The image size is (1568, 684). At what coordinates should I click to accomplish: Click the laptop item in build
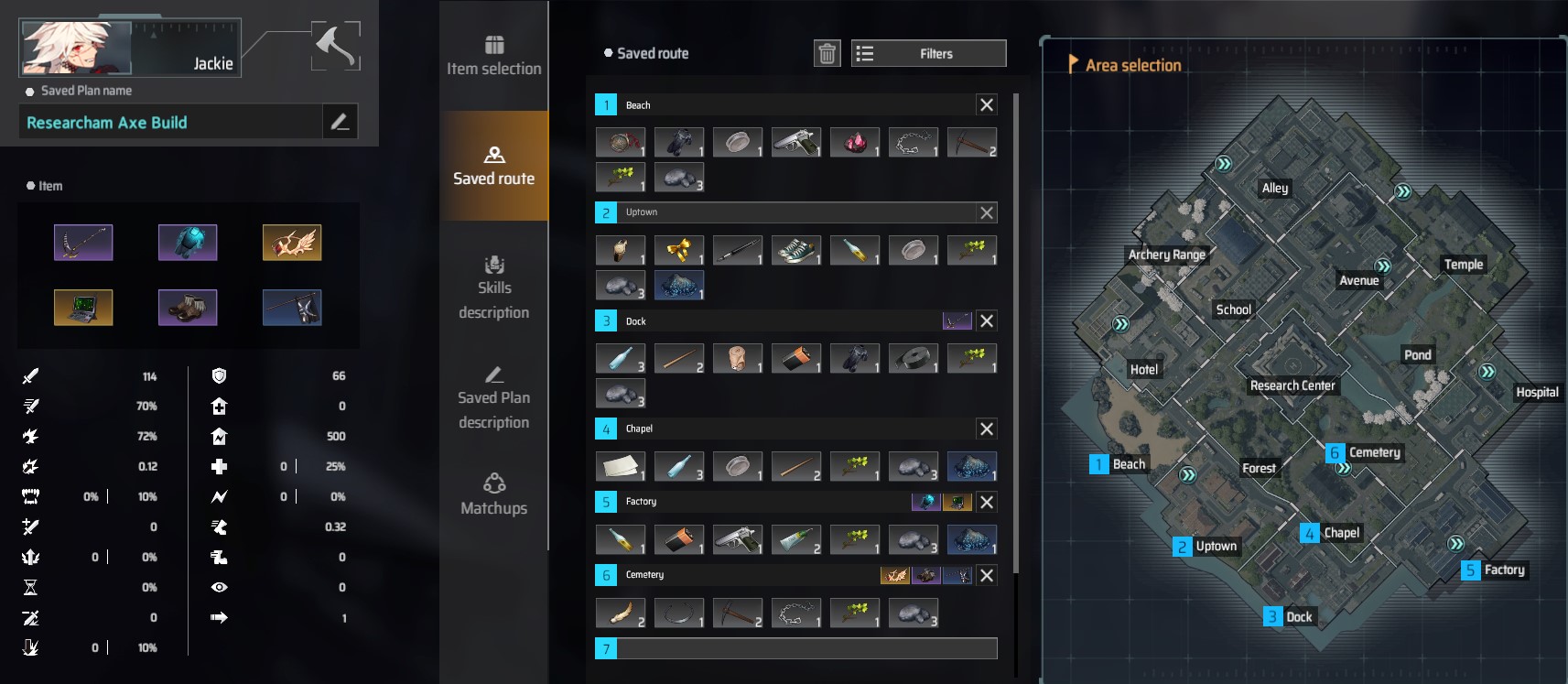coord(83,308)
